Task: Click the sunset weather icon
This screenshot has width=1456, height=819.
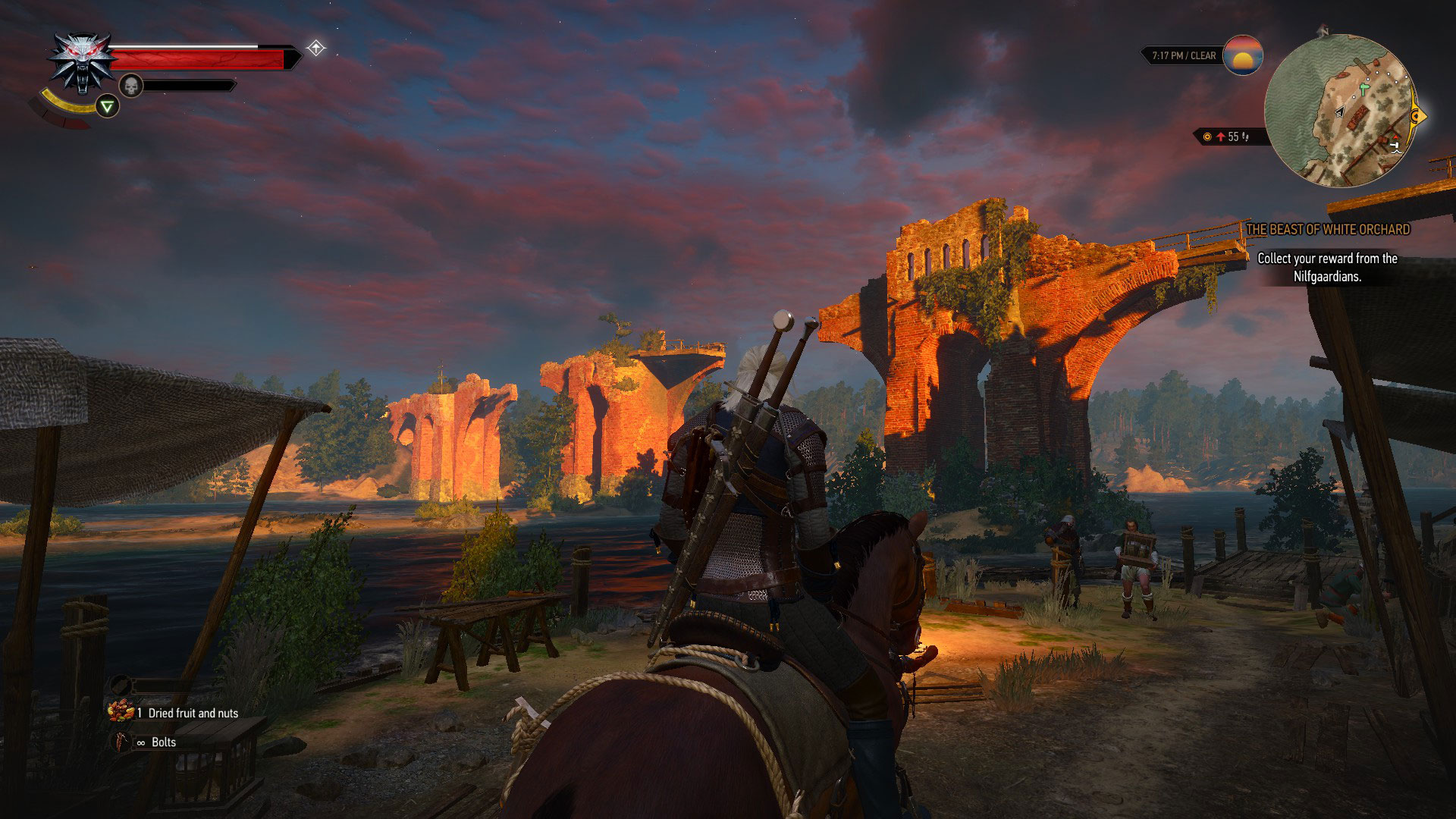Action: tap(1242, 56)
